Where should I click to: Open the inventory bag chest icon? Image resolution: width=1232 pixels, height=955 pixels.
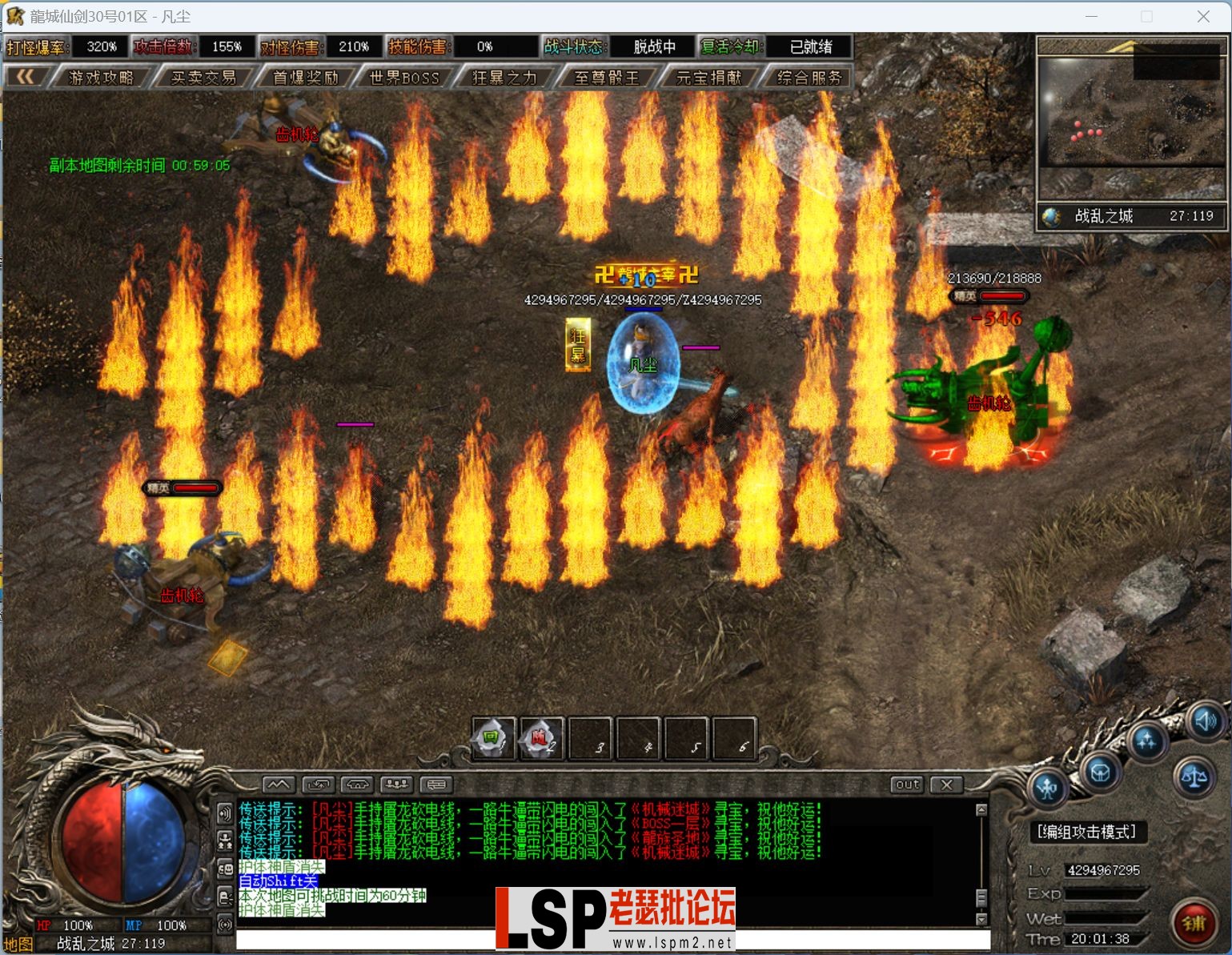click(x=1100, y=772)
